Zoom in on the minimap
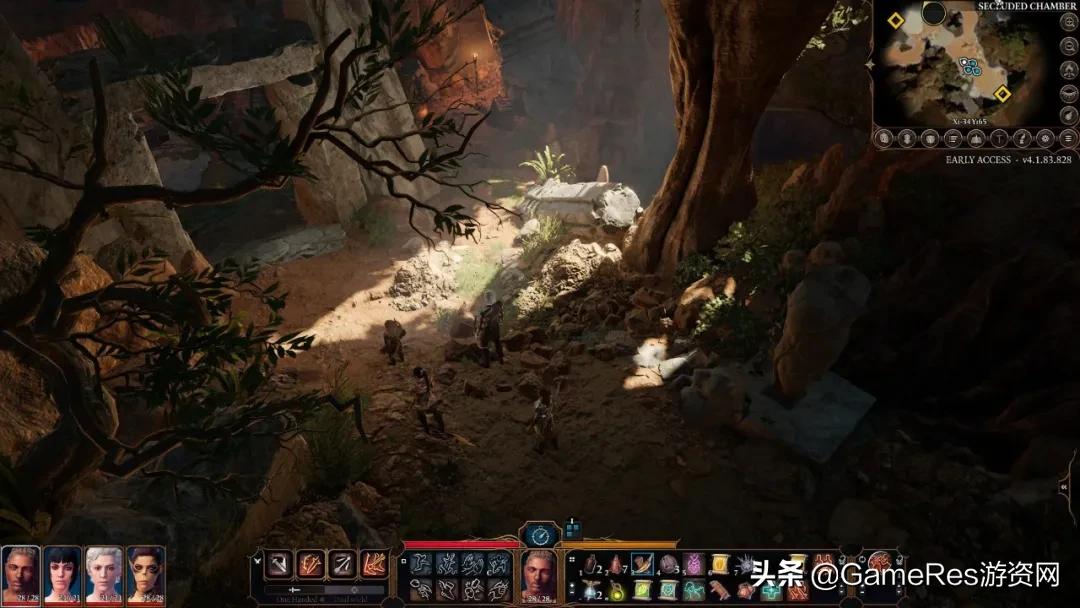 (x=1070, y=20)
